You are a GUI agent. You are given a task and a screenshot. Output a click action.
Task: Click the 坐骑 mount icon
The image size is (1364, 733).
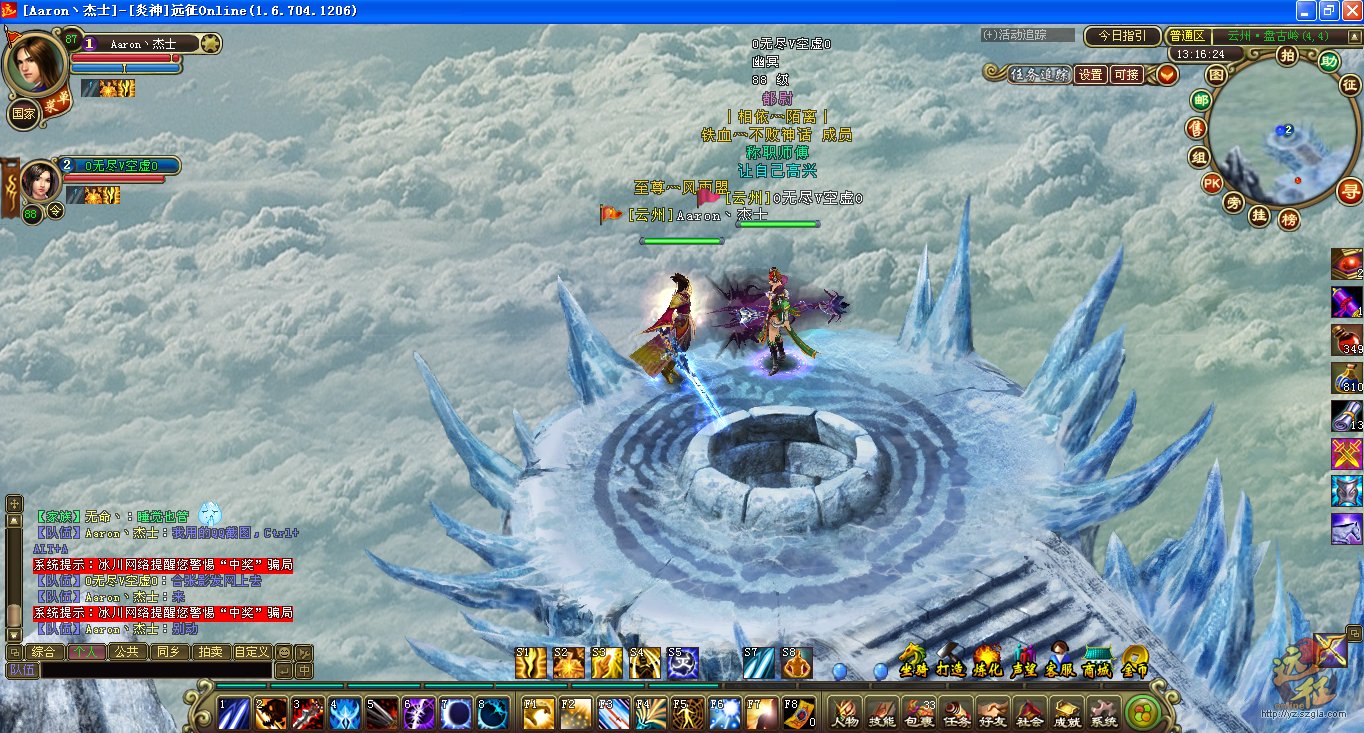pyautogui.click(x=913, y=660)
